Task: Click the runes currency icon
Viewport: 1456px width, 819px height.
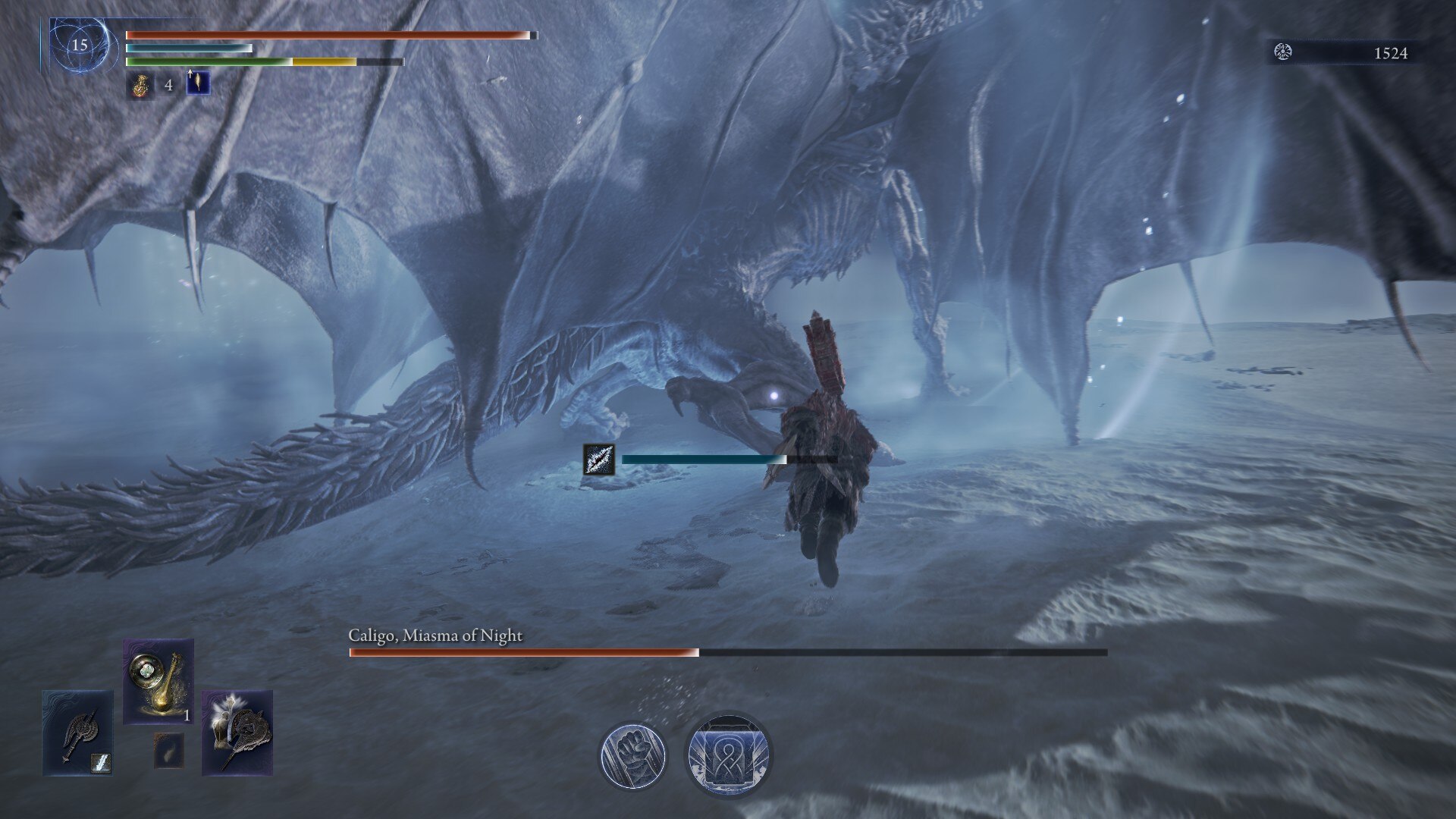Action: (1283, 52)
